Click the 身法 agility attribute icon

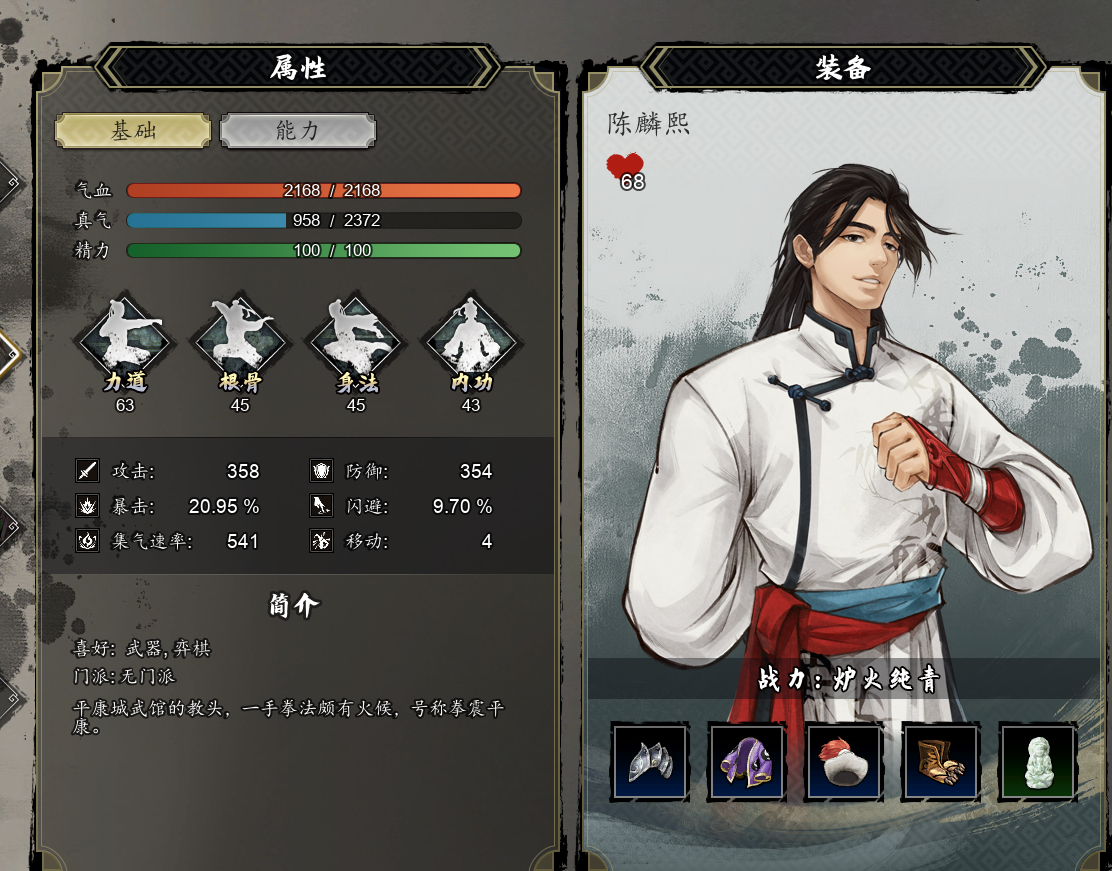[x=355, y=343]
